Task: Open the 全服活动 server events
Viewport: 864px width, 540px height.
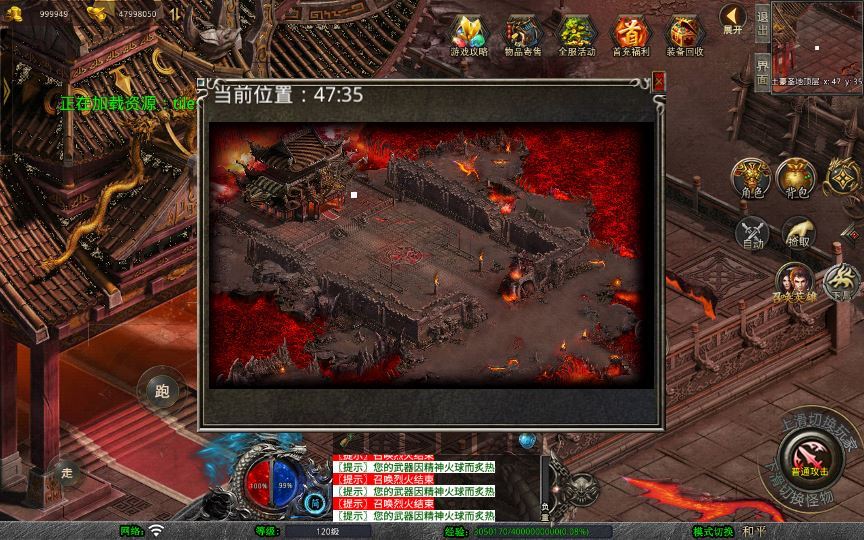Action: pos(576,36)
